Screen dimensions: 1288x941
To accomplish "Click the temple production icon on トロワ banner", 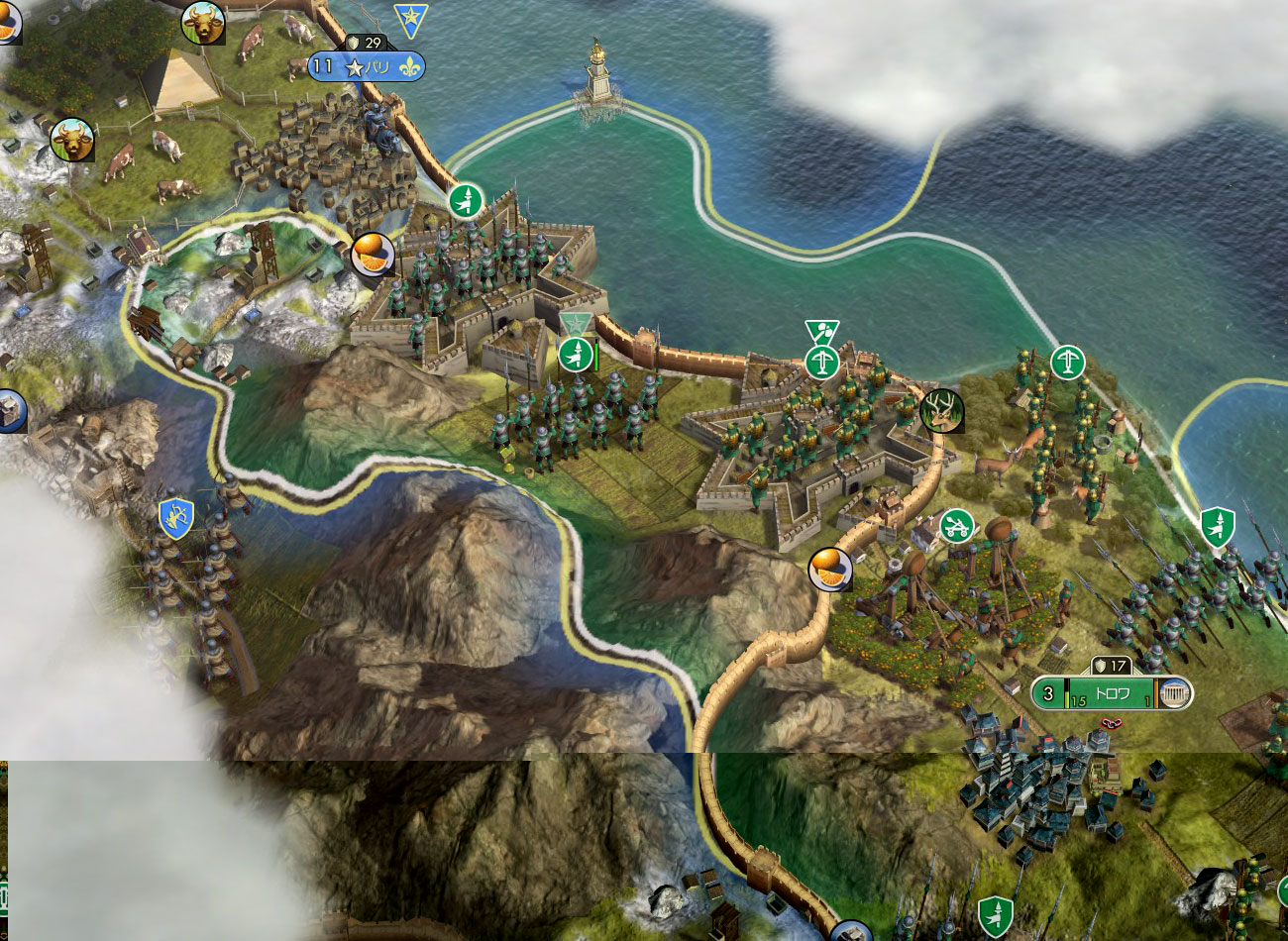I will (1174, 693).
